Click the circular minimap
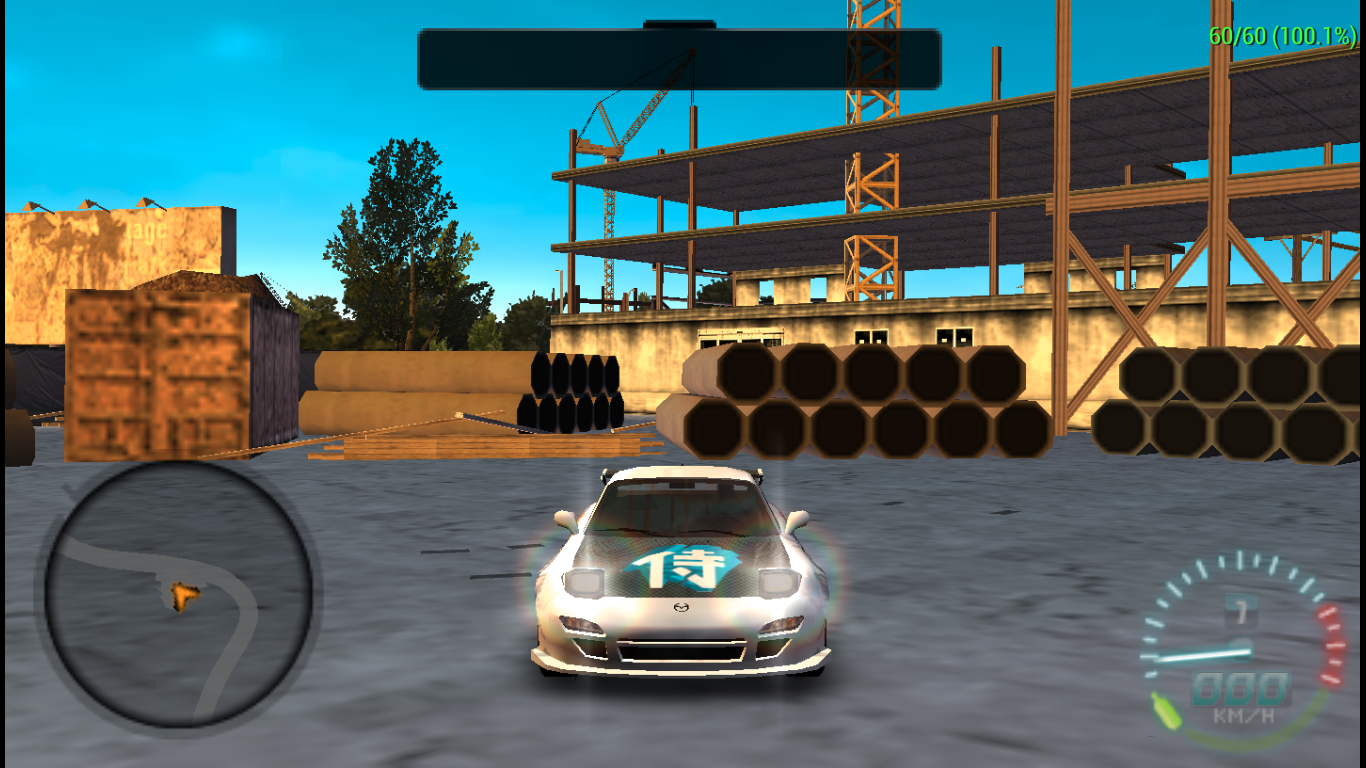The width and height of the screenshot is (1366, 768). (178, 594)
